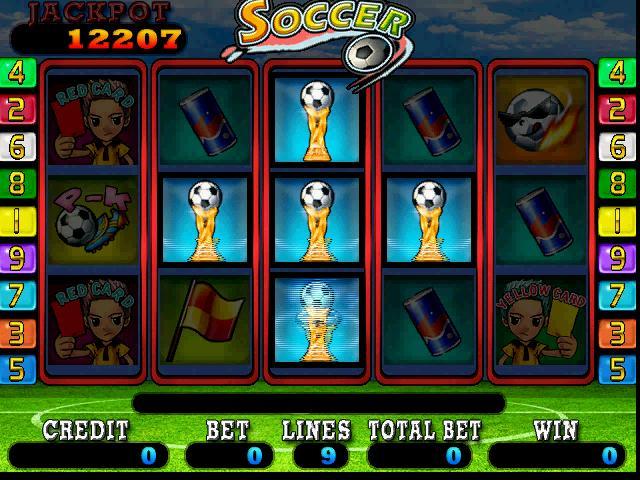Viewport: 640px width, 480px height.
Task: Activate the yellow payline 1 marker on the left
Action: (x=18, y=221)
